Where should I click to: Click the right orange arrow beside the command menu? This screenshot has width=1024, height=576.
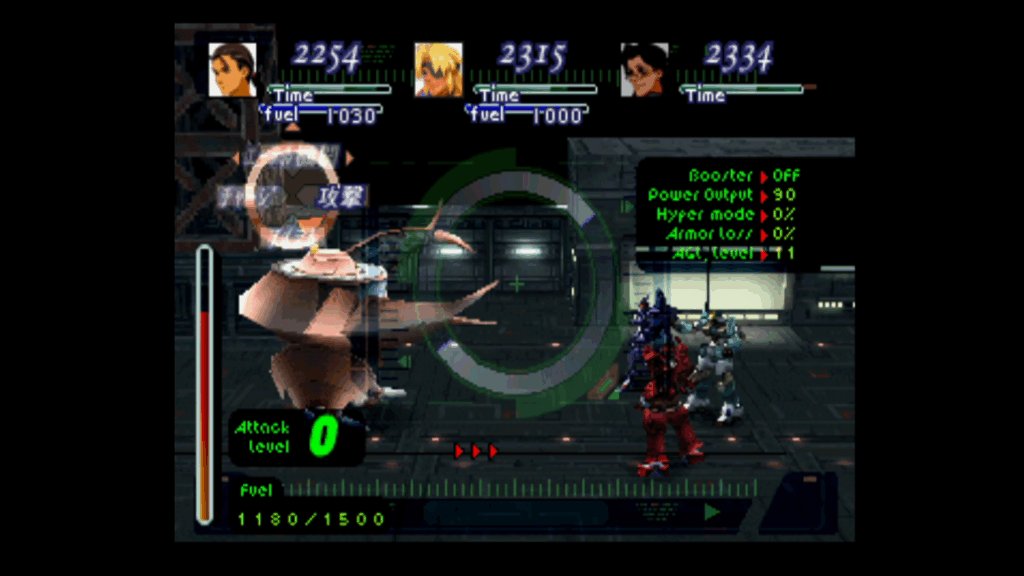pyautogui.click(x=350, y=158)
